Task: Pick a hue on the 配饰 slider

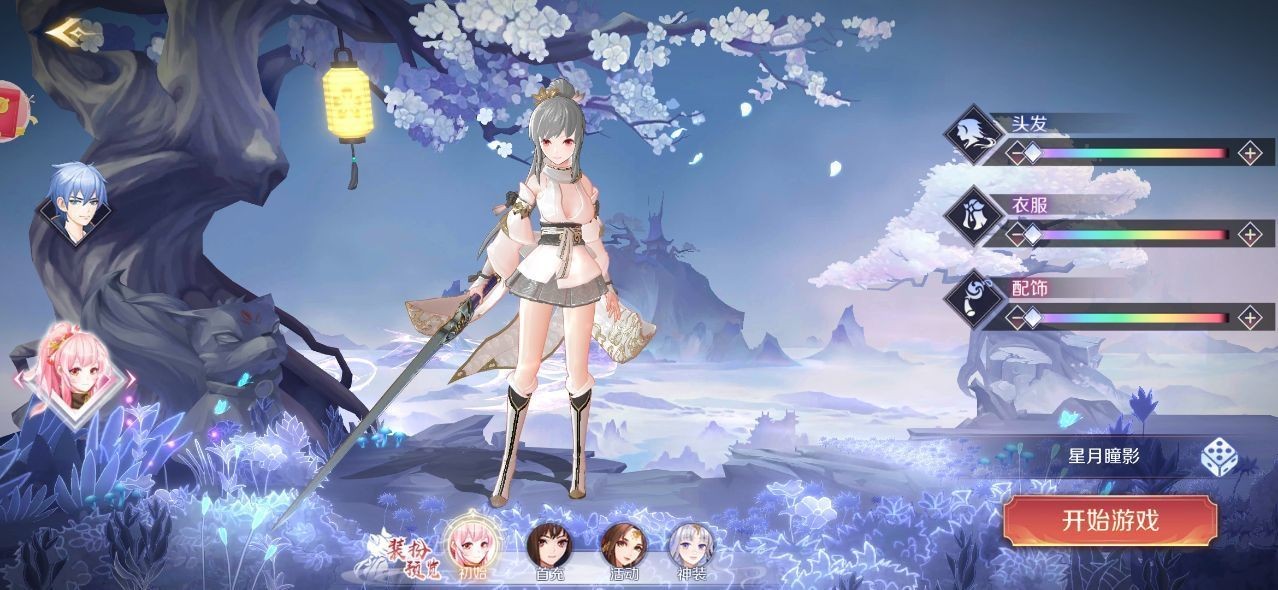Action: coord(1130,318)
